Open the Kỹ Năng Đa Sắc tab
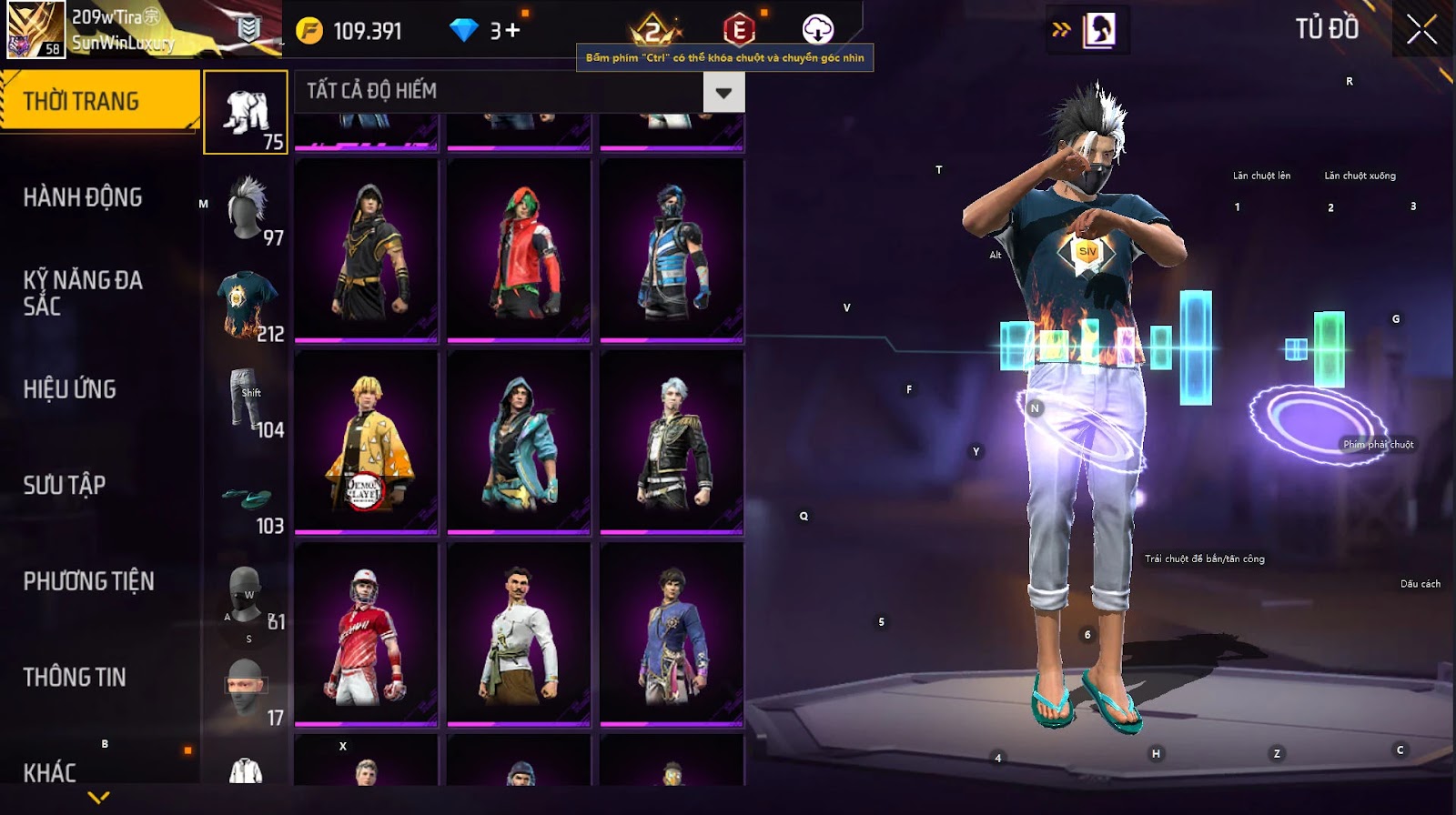1456x815 pixels. coord(83,292)
